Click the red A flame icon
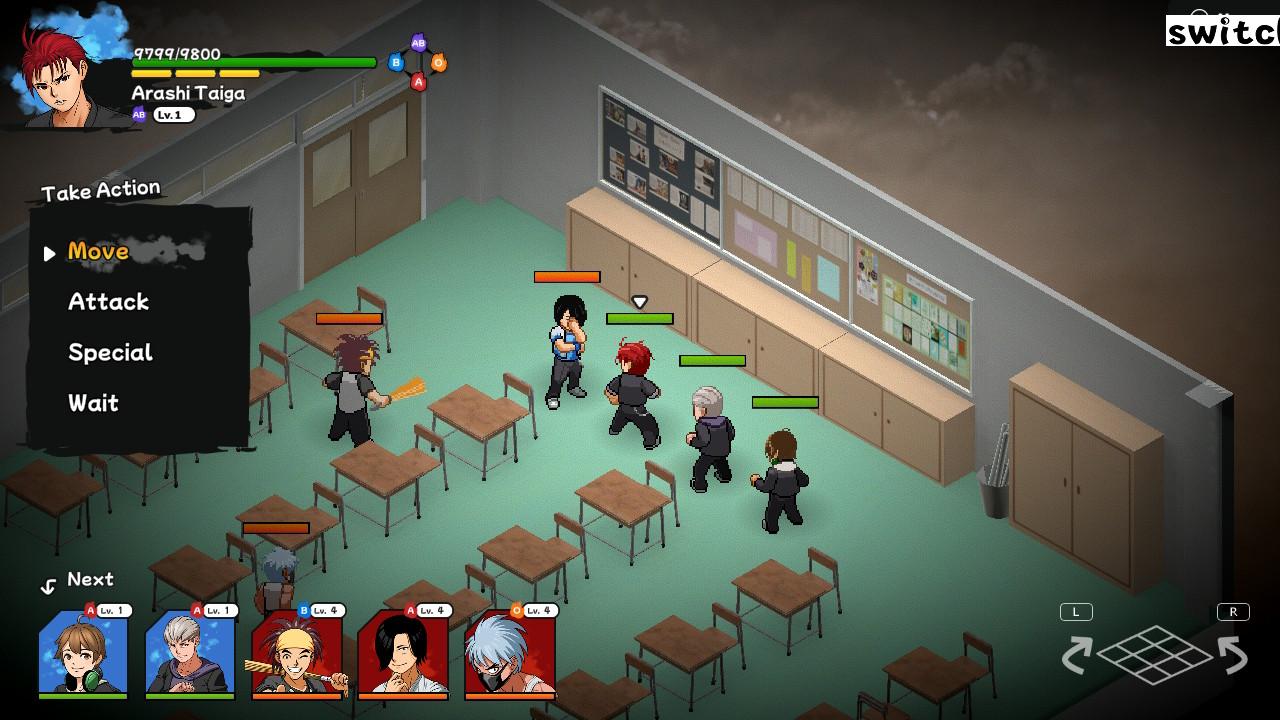This screenshot has height=720, width=1280. click(418, 82)
